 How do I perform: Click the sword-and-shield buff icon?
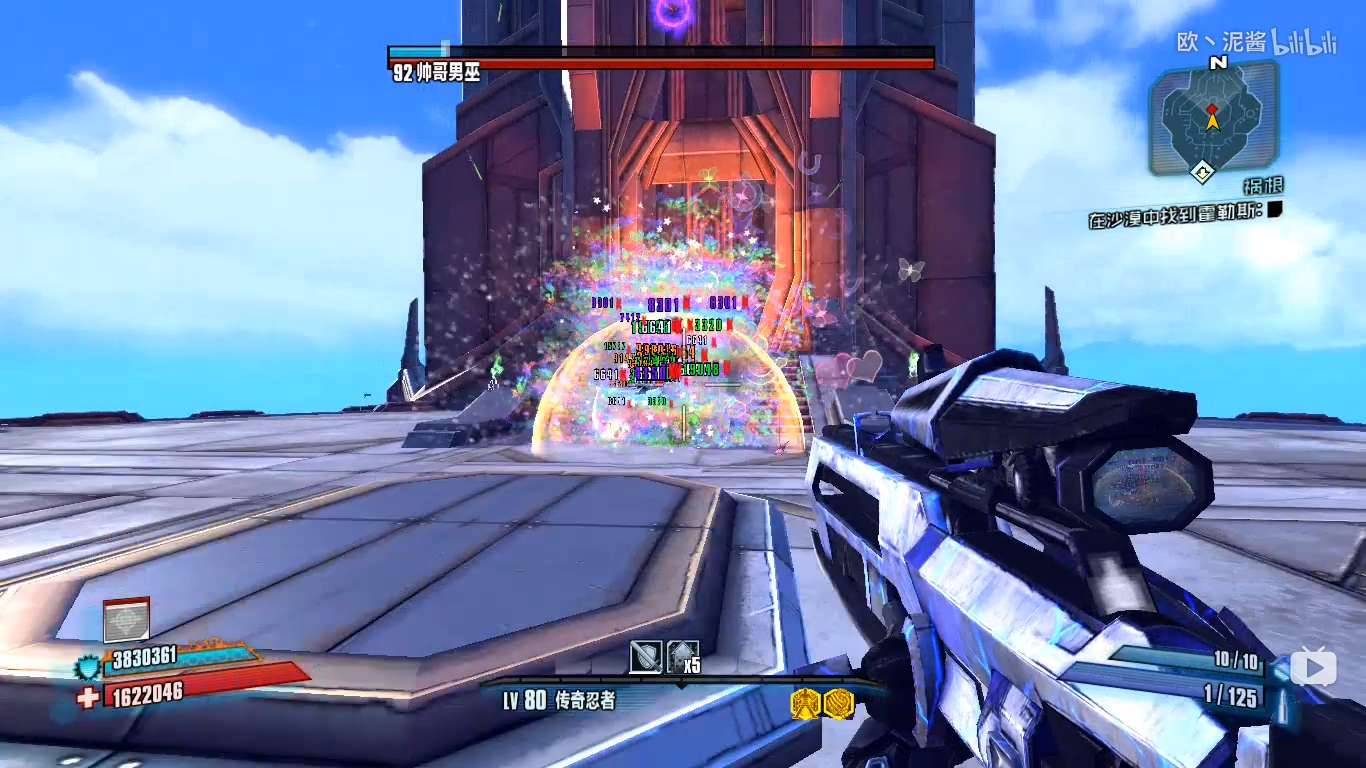[645, 657]
